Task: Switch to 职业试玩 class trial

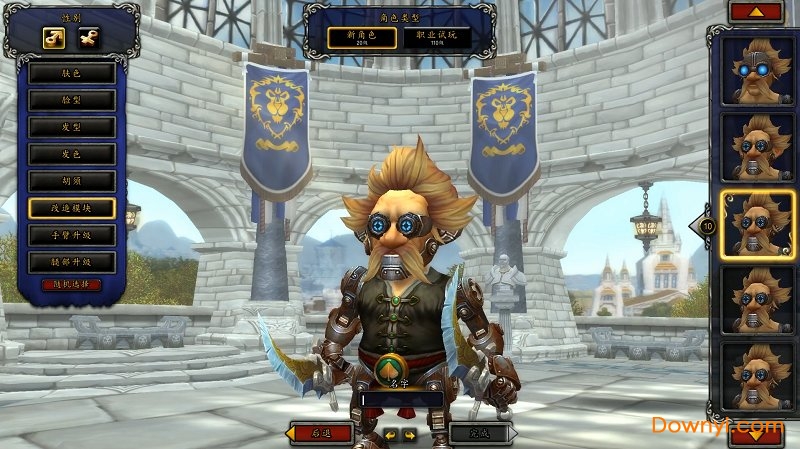Action: pos(435,38)
